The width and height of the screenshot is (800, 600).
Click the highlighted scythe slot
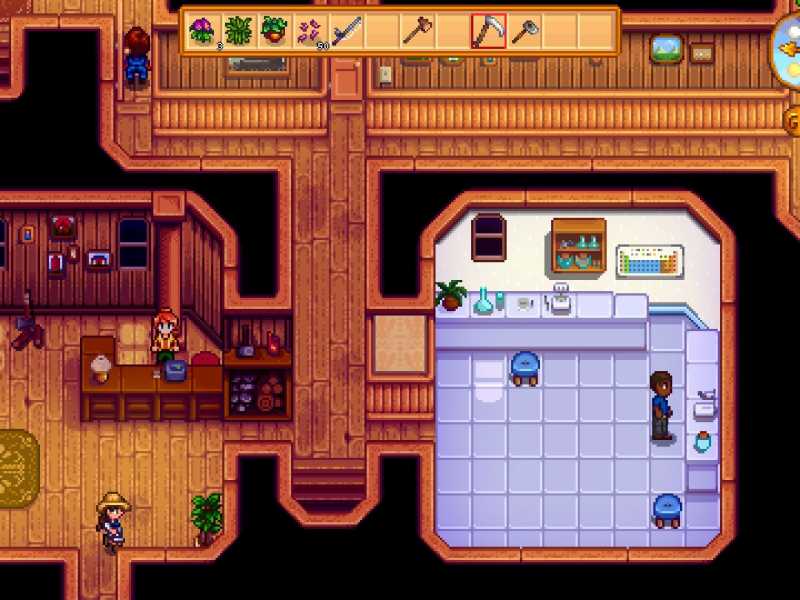point(489,31)
